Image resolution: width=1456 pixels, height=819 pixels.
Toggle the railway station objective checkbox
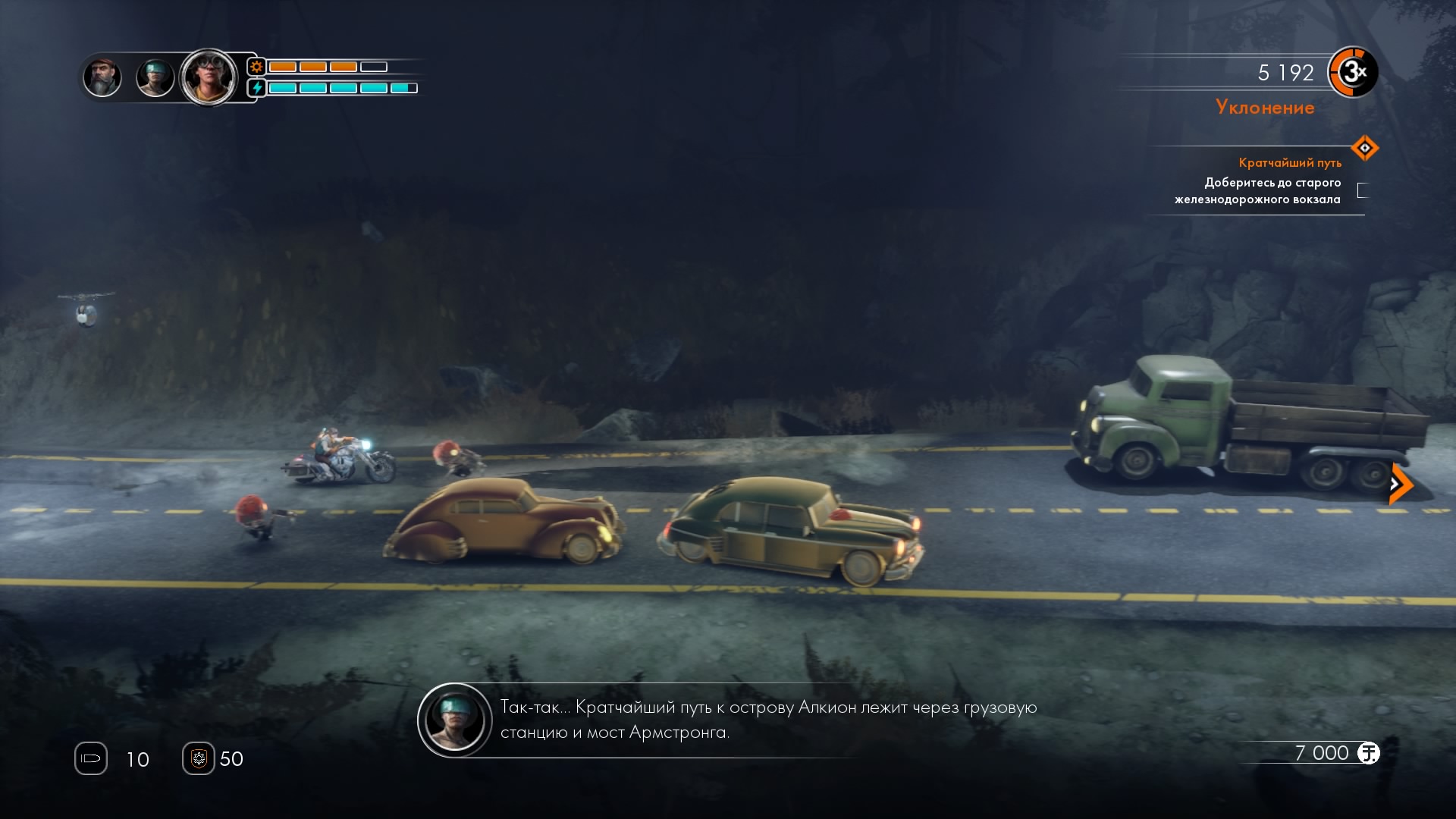1363,190
